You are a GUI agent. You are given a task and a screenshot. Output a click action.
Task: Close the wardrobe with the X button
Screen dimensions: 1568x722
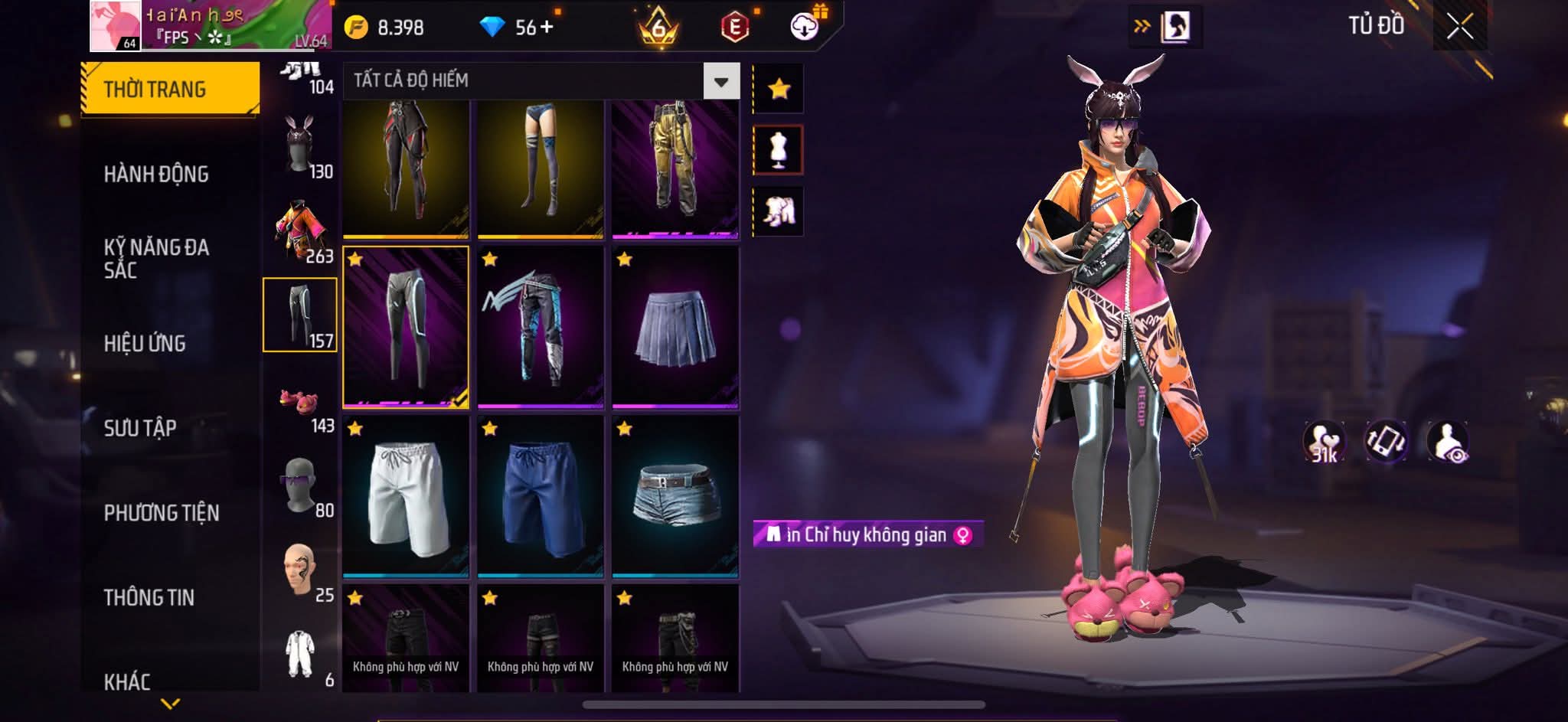coord(1459,28)
